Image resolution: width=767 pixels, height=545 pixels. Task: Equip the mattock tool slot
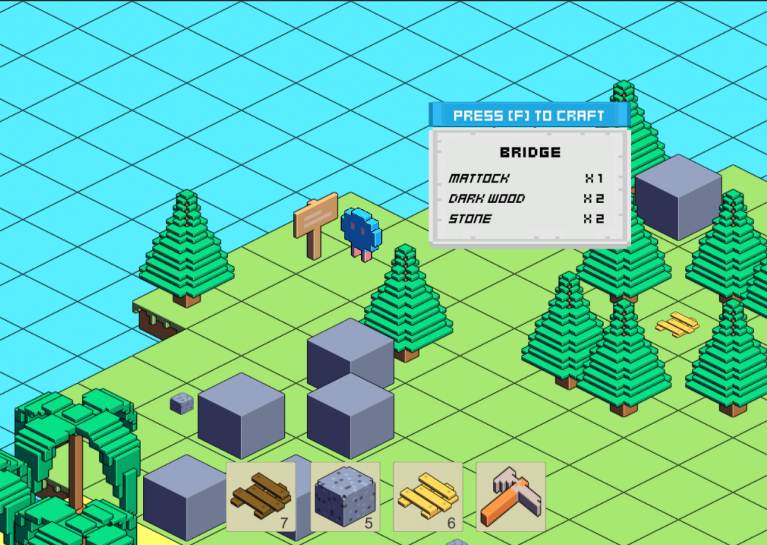pos(511,495)
